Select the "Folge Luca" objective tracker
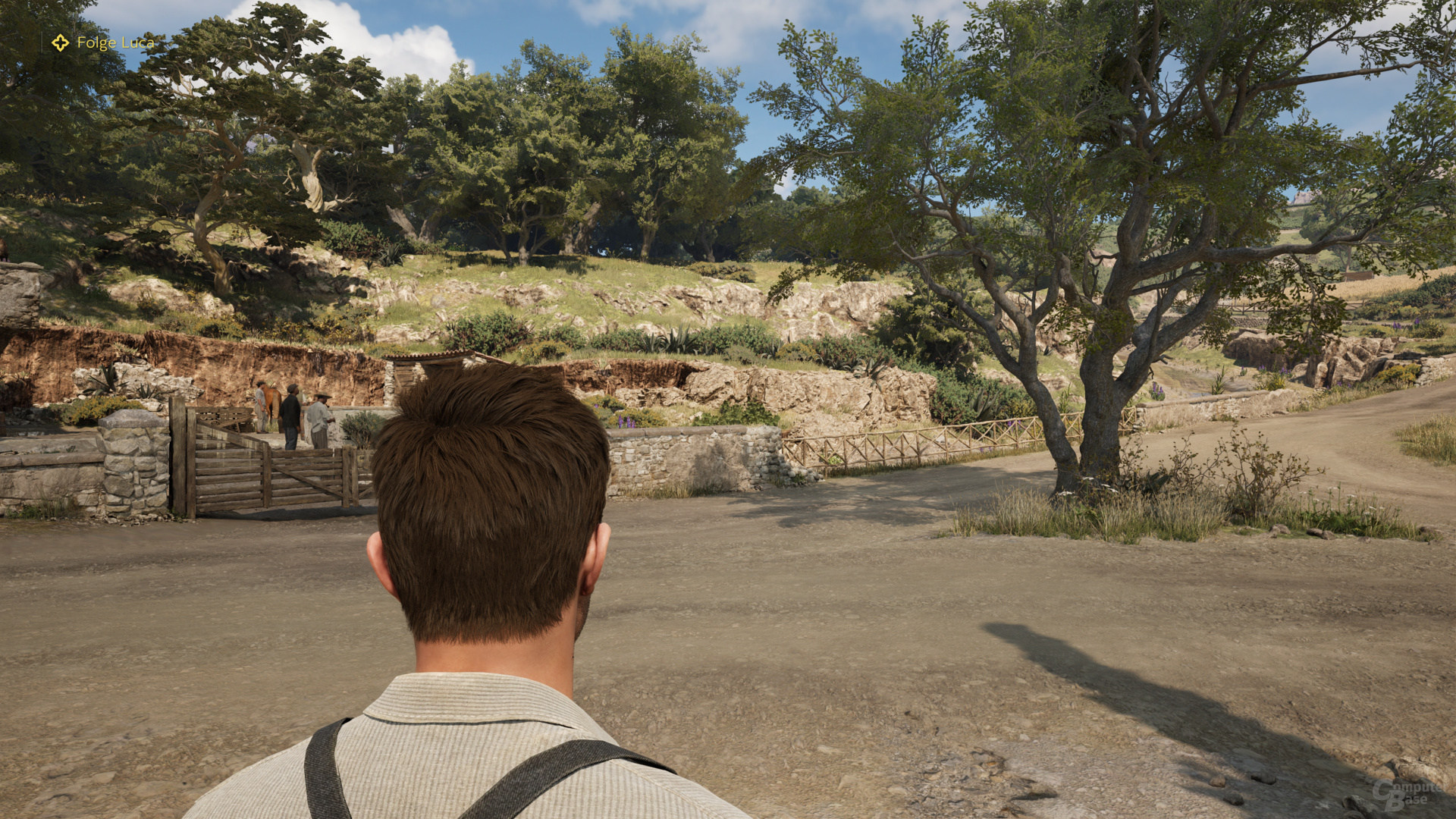The image size is (1456, 819). pos(104,43)
